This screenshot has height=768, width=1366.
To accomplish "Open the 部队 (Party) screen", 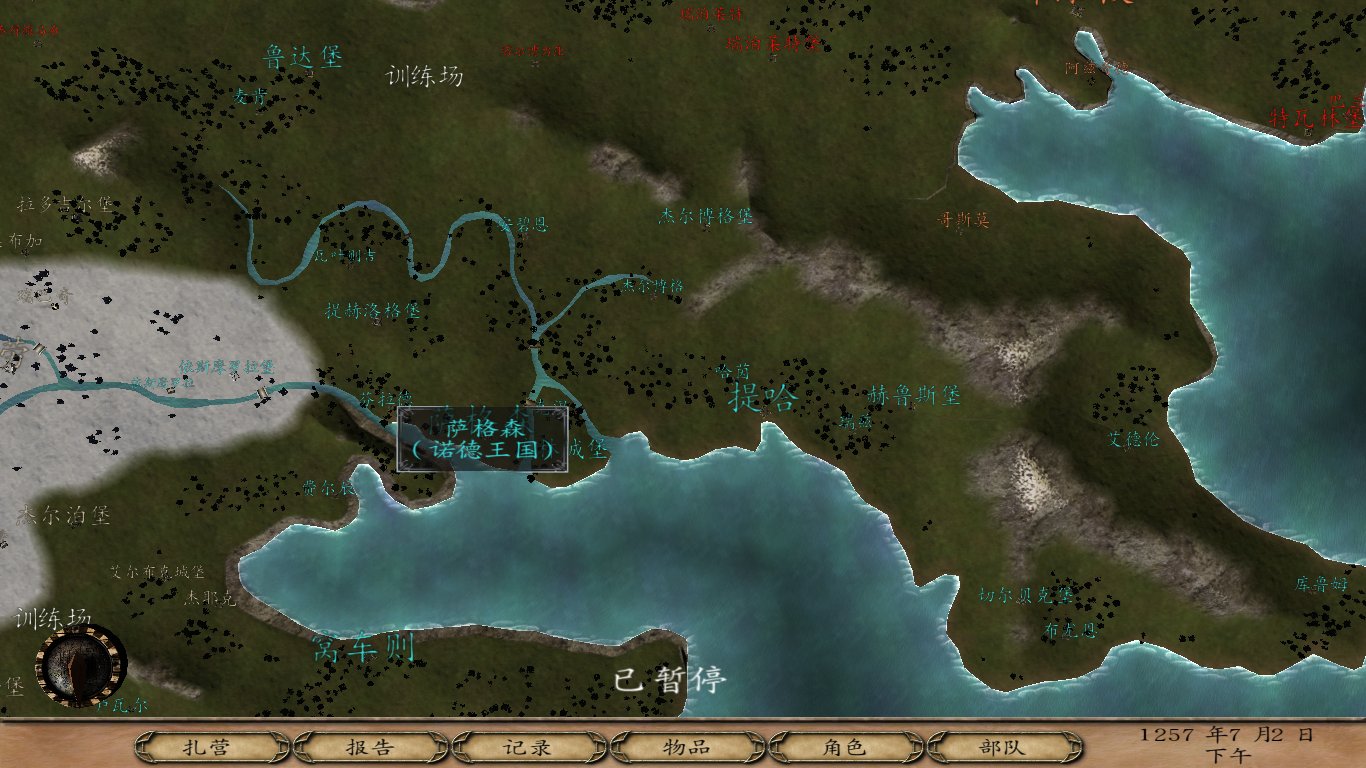I will [x=999, y=746].
